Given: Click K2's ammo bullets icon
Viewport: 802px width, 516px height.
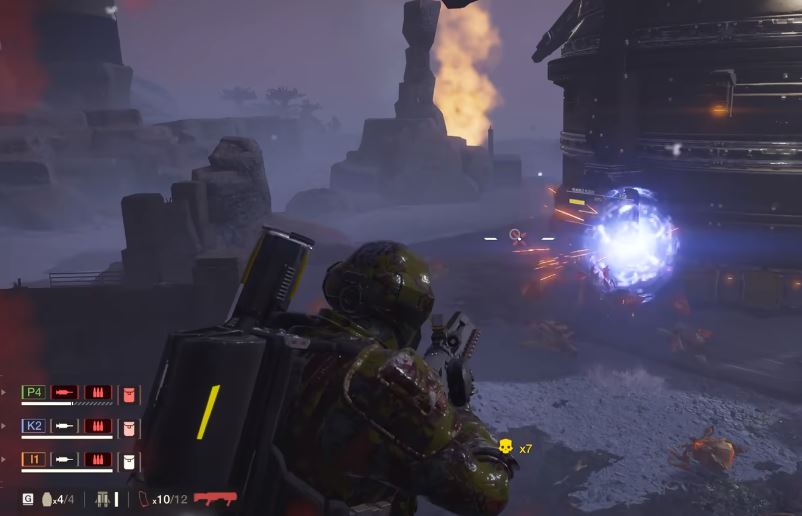Looking at the screenshot, I should pos(97,427).
